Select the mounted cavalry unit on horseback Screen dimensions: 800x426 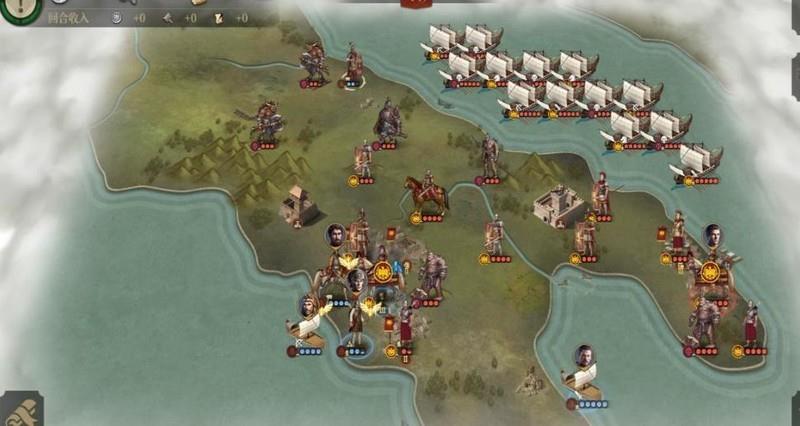coord(426,193)
